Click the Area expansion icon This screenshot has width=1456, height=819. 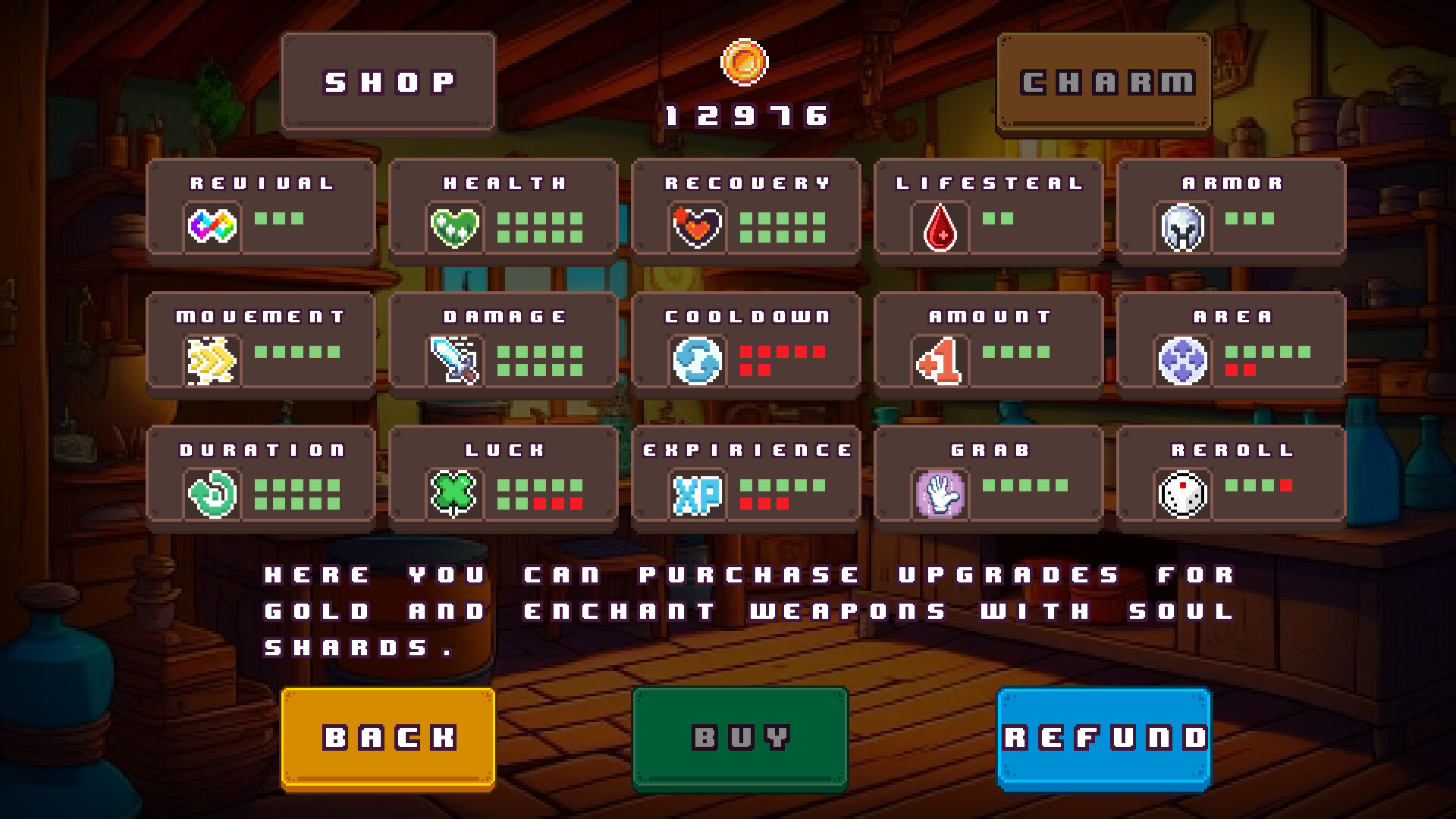coord(1183,359)
